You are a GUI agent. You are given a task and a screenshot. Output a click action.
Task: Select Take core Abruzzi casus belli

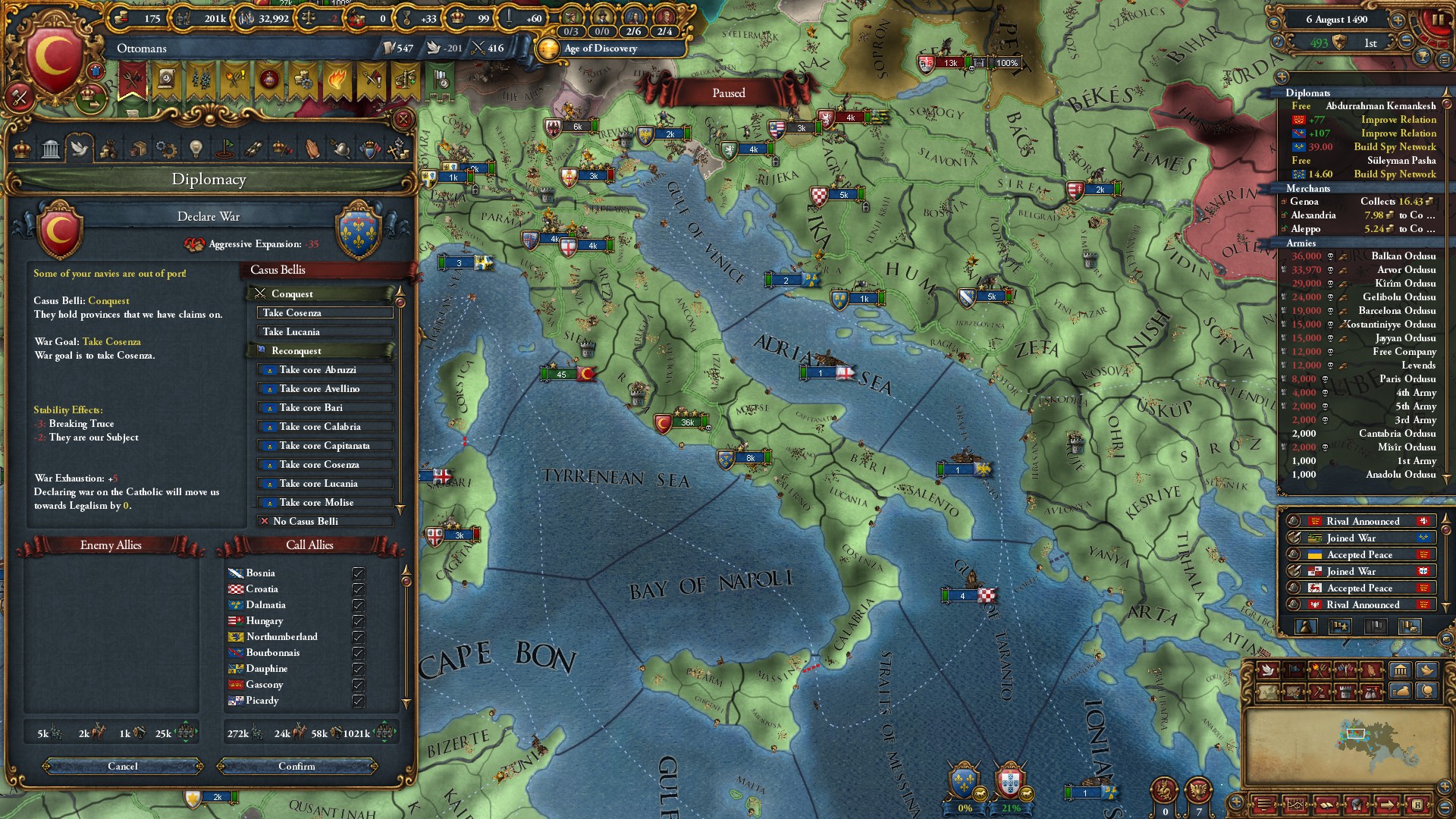tap(325, 370)
